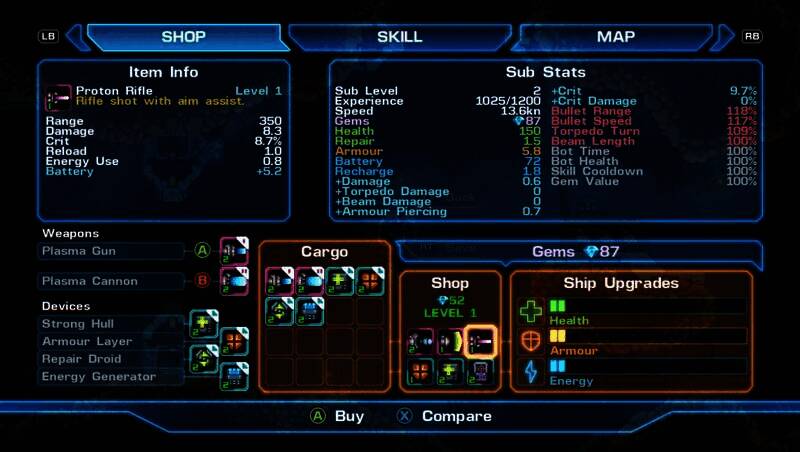
Task: Choose the Energy Generator device row
Action: point(112,377)
